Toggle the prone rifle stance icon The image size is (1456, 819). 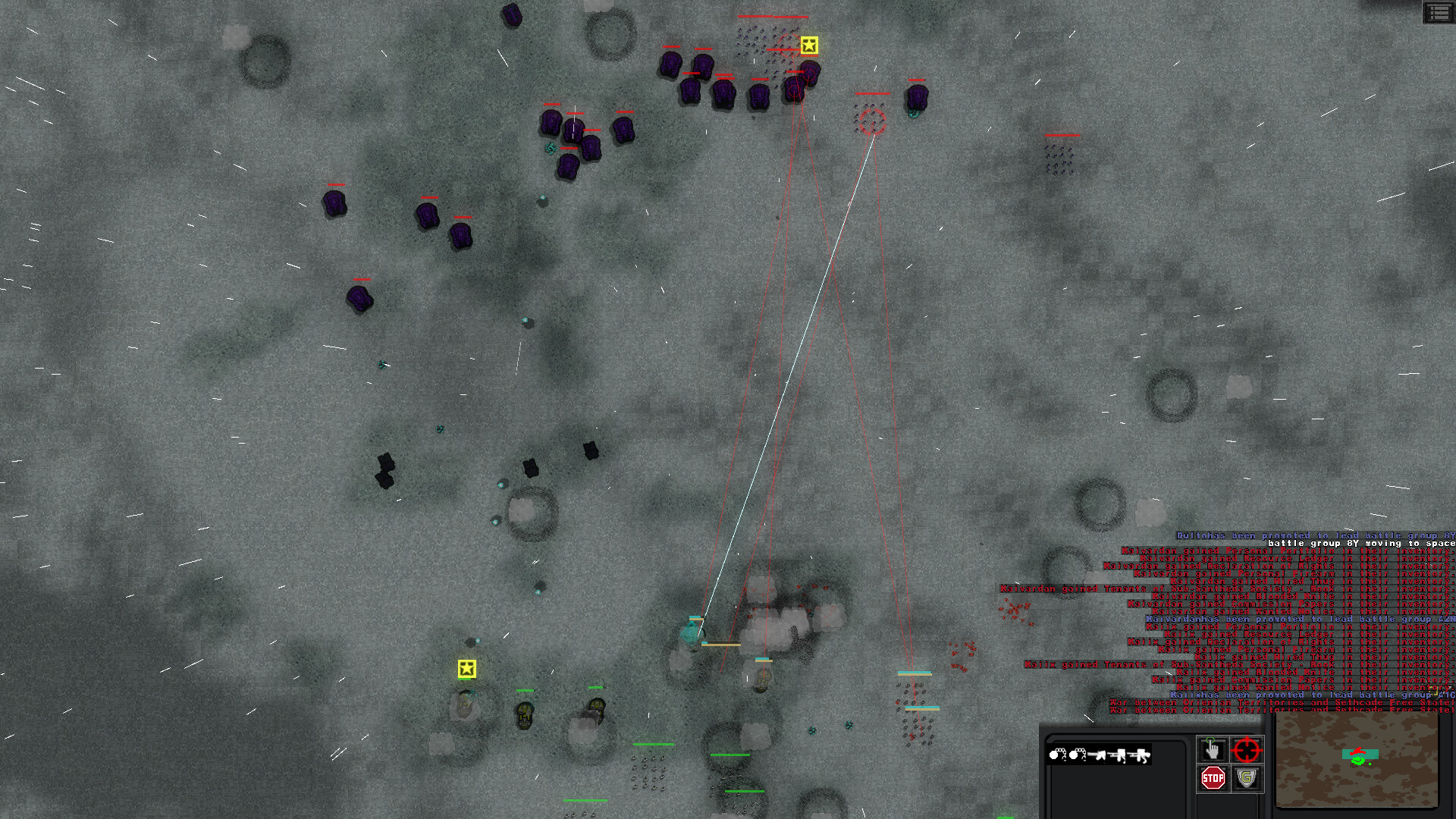pyautogui.click(x=1138, y=755)
